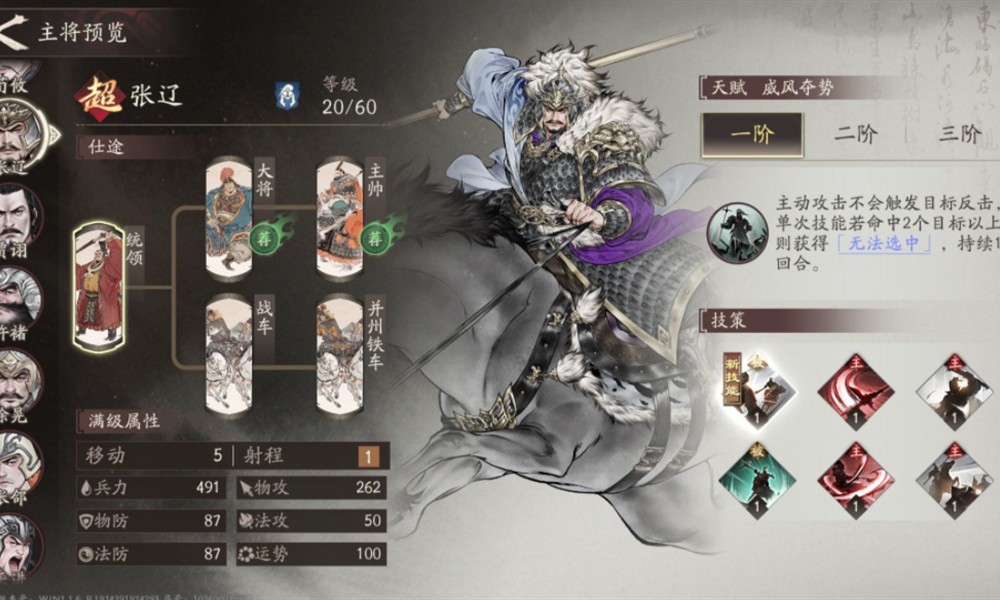Click the 威风夺势 talent round icon
The image size is (1000, 600).
(x=737, y=233)
